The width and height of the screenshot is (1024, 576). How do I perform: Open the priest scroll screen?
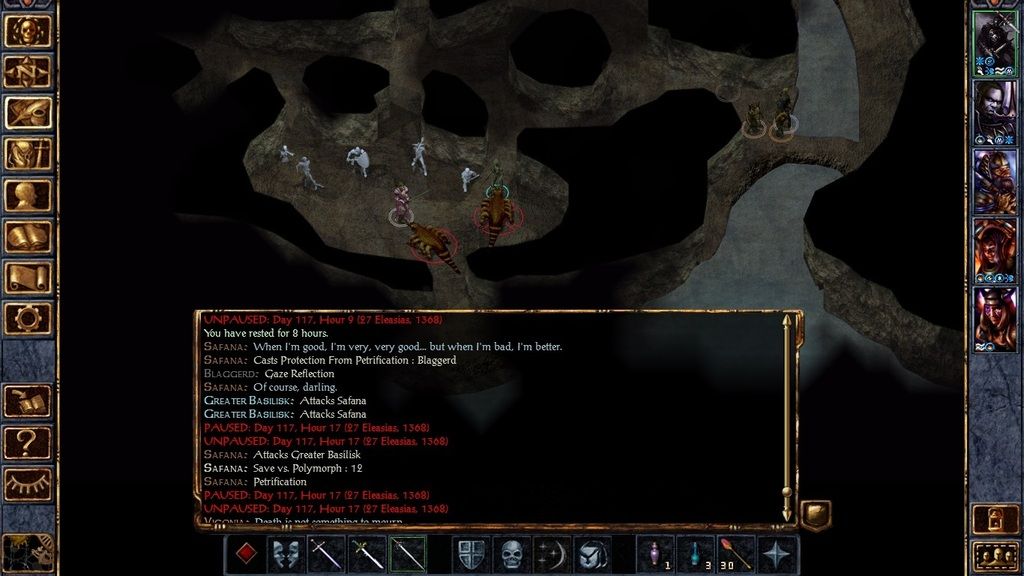tap(28, 277)
